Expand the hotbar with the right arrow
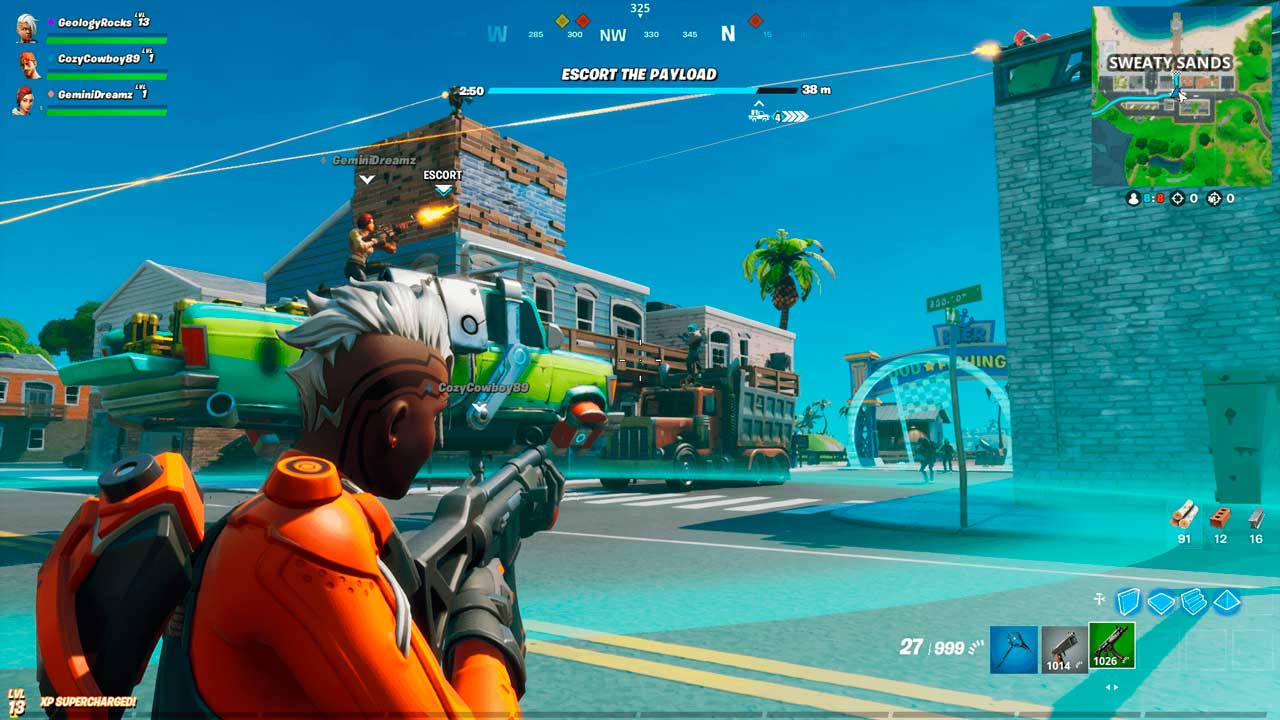 (x=1115, y=687)
